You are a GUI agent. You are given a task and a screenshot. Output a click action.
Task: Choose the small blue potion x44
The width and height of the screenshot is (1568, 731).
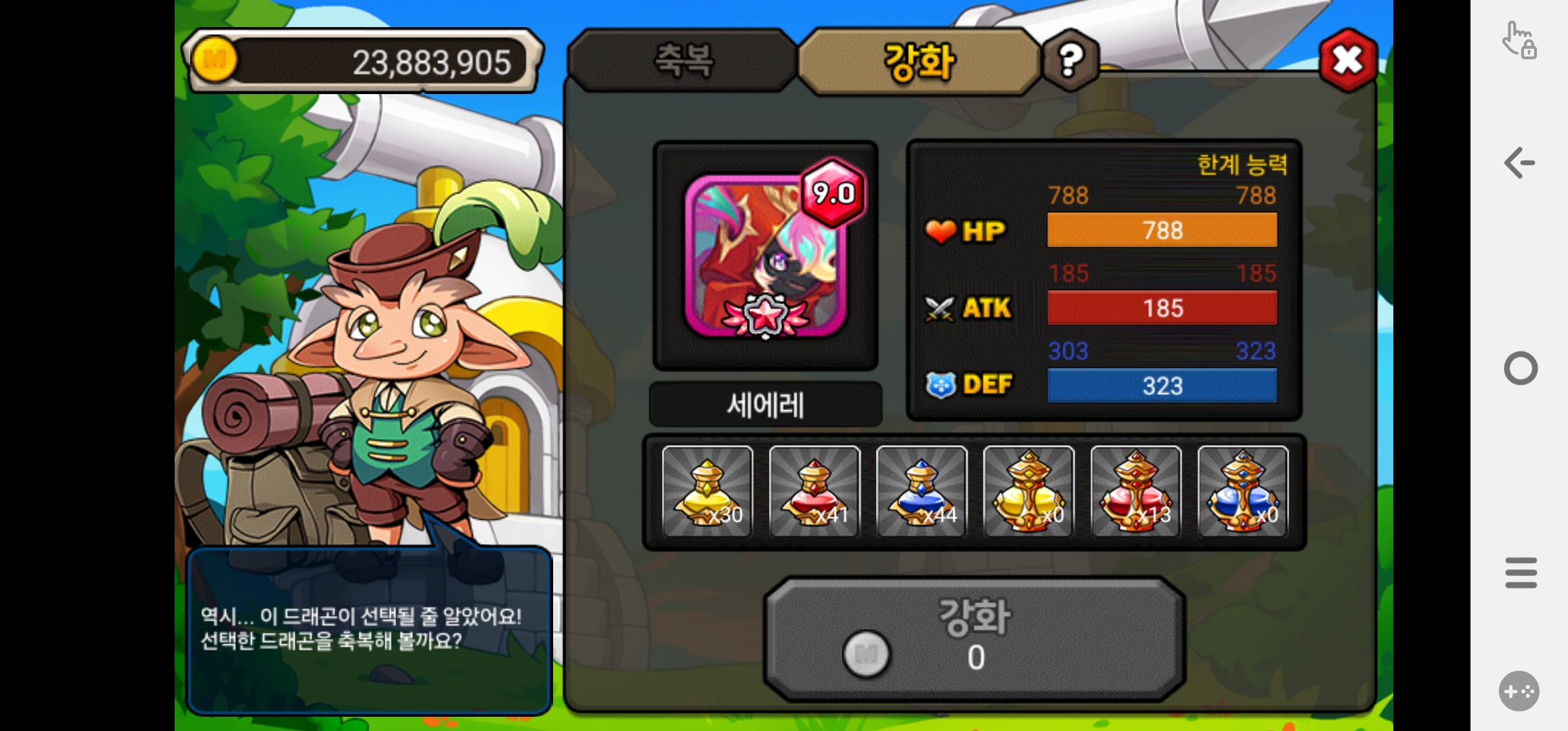pyautogui.click(x=921, y=491)
